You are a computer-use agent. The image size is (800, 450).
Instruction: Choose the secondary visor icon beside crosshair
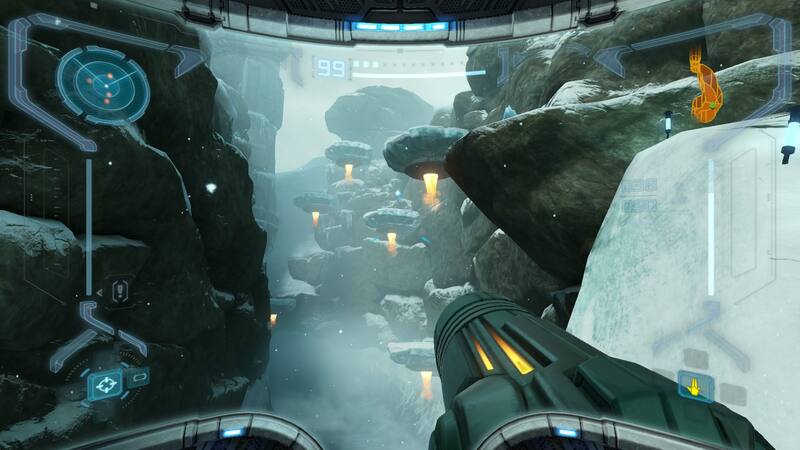click(x=140, y=376)
